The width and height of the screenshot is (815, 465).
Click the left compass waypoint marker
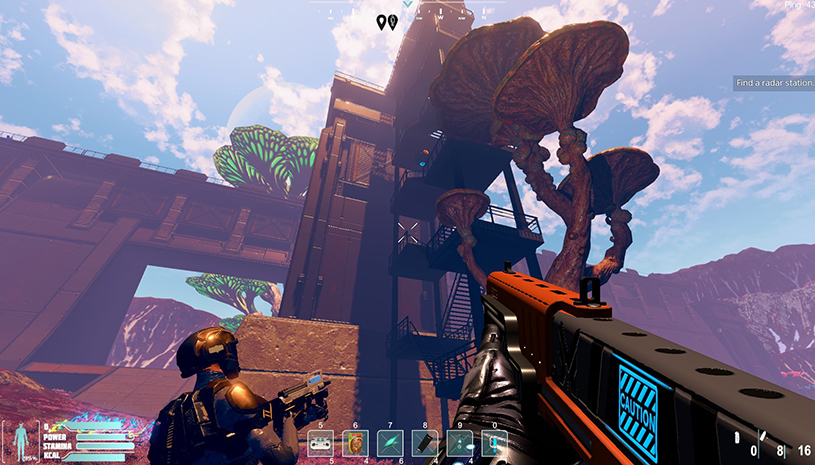click(x=381, y=21)
